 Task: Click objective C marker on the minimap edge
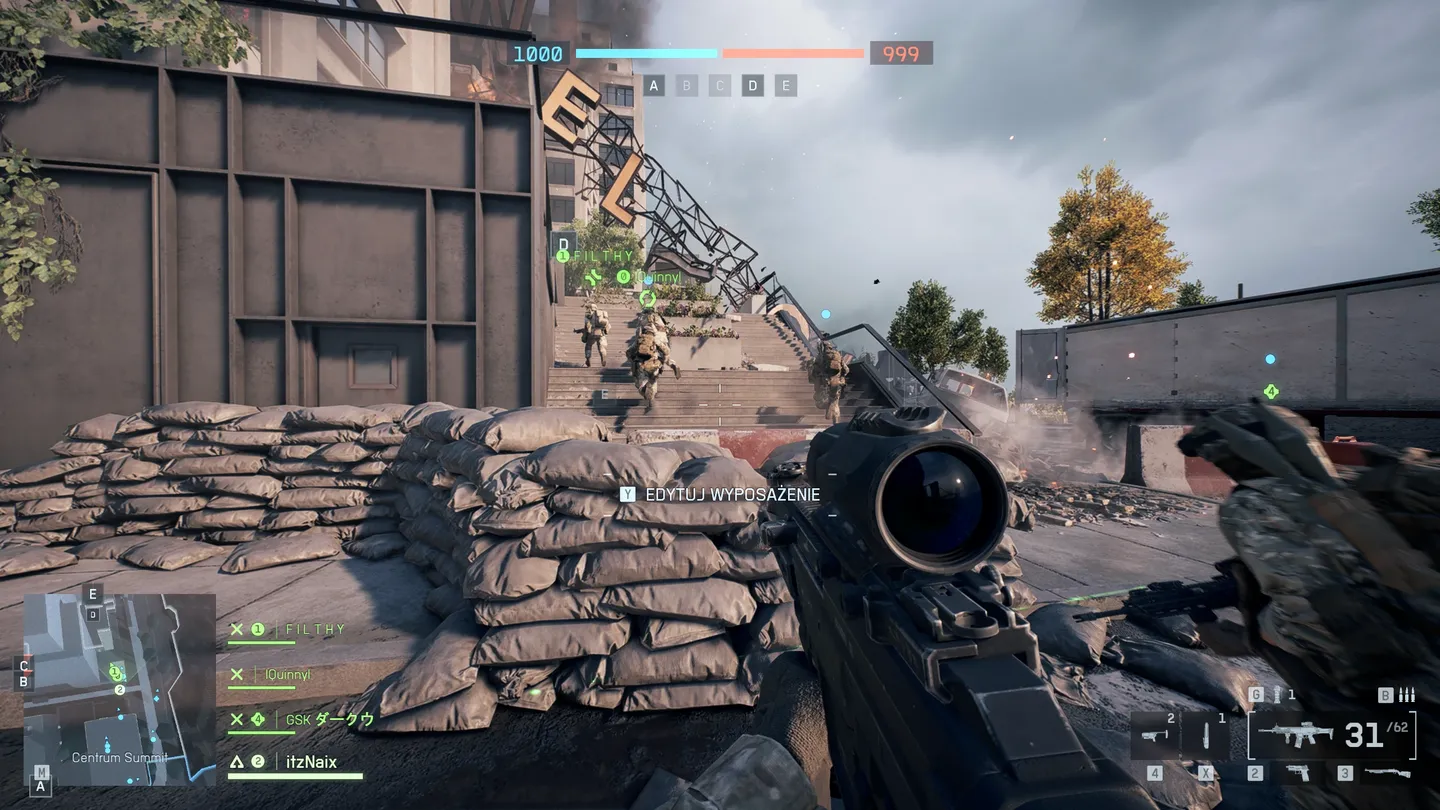24,665
